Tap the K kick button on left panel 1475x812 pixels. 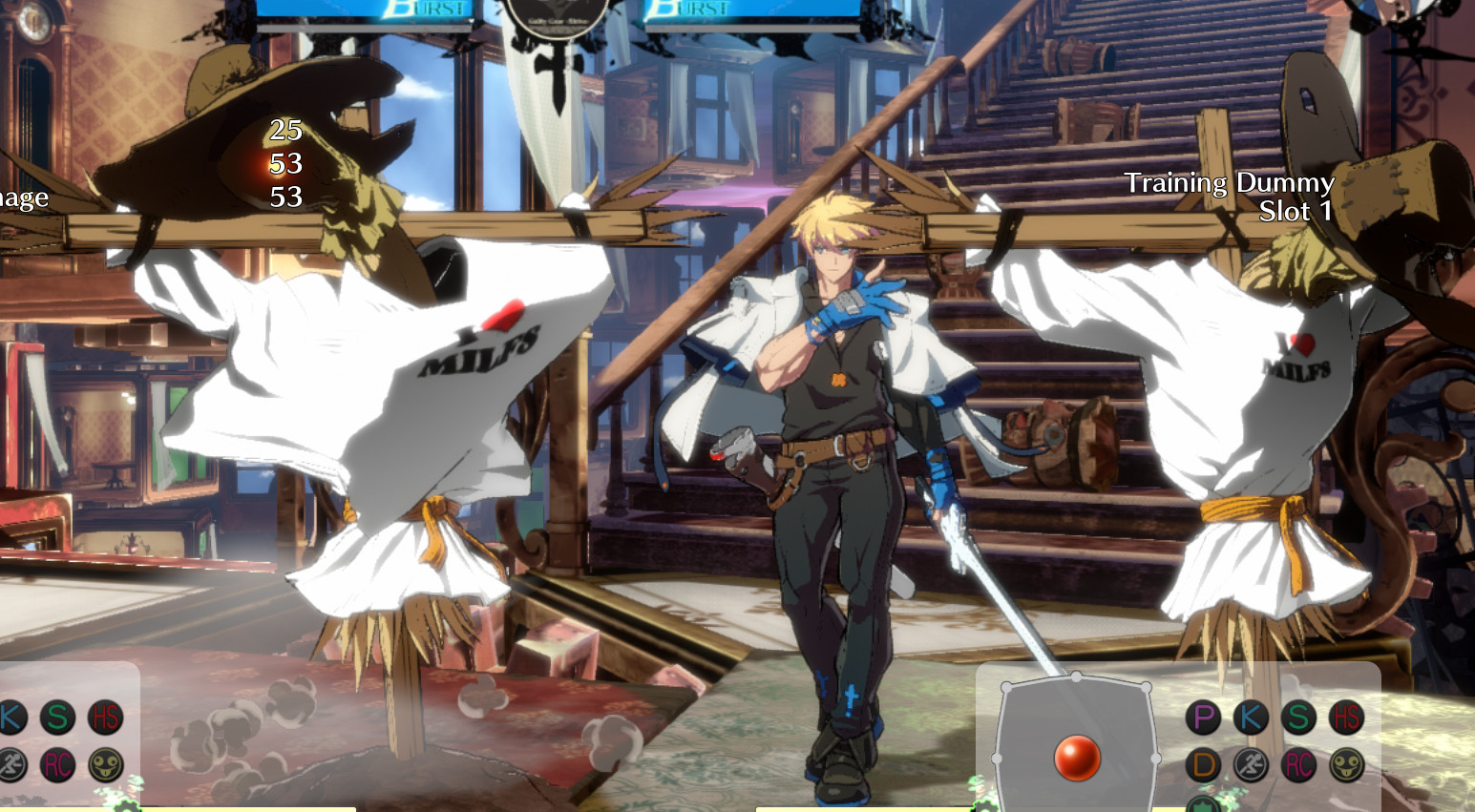click(x=9, y=717)
